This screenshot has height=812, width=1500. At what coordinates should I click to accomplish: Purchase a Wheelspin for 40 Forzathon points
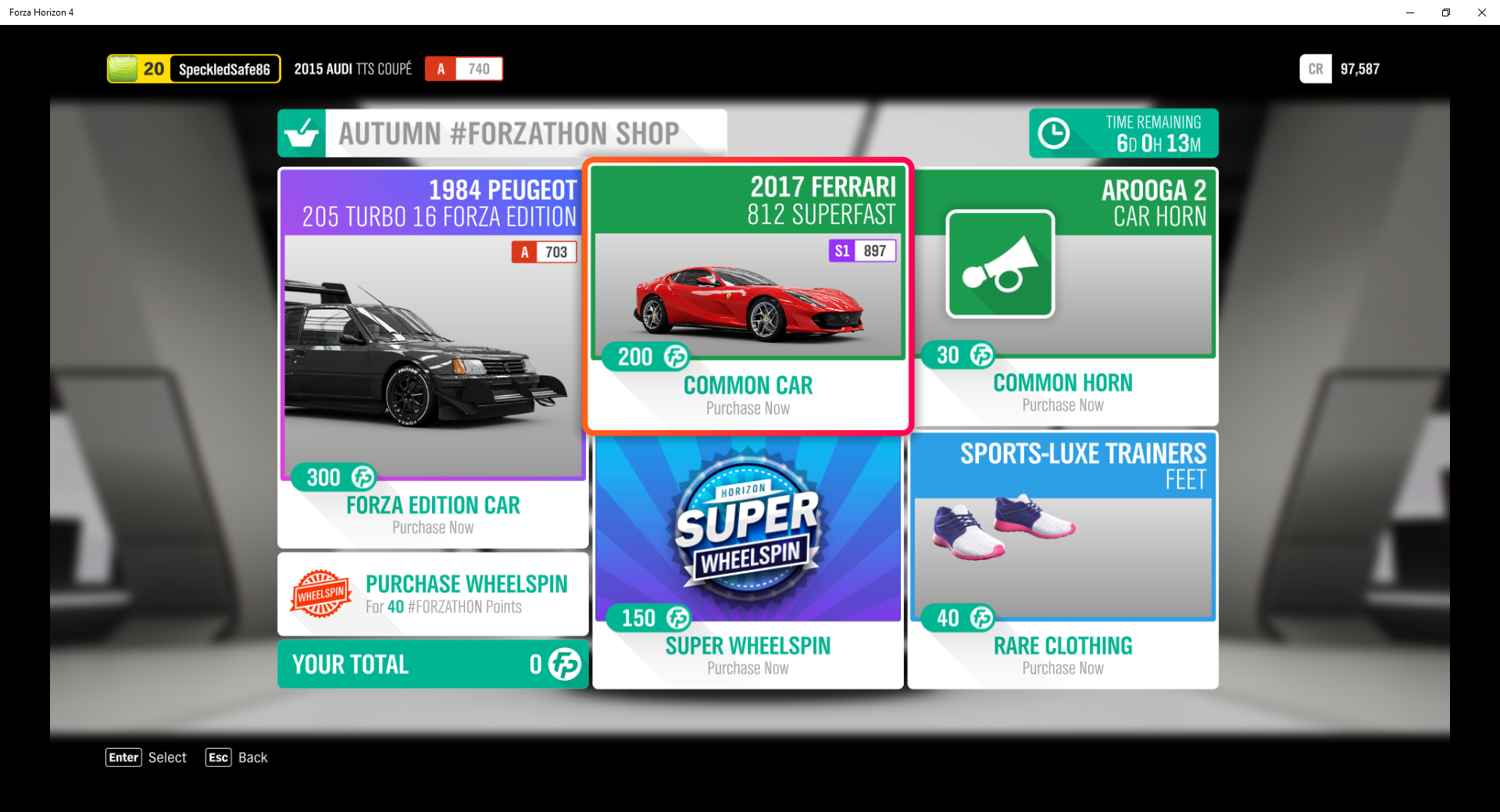(x=433, y=593)
